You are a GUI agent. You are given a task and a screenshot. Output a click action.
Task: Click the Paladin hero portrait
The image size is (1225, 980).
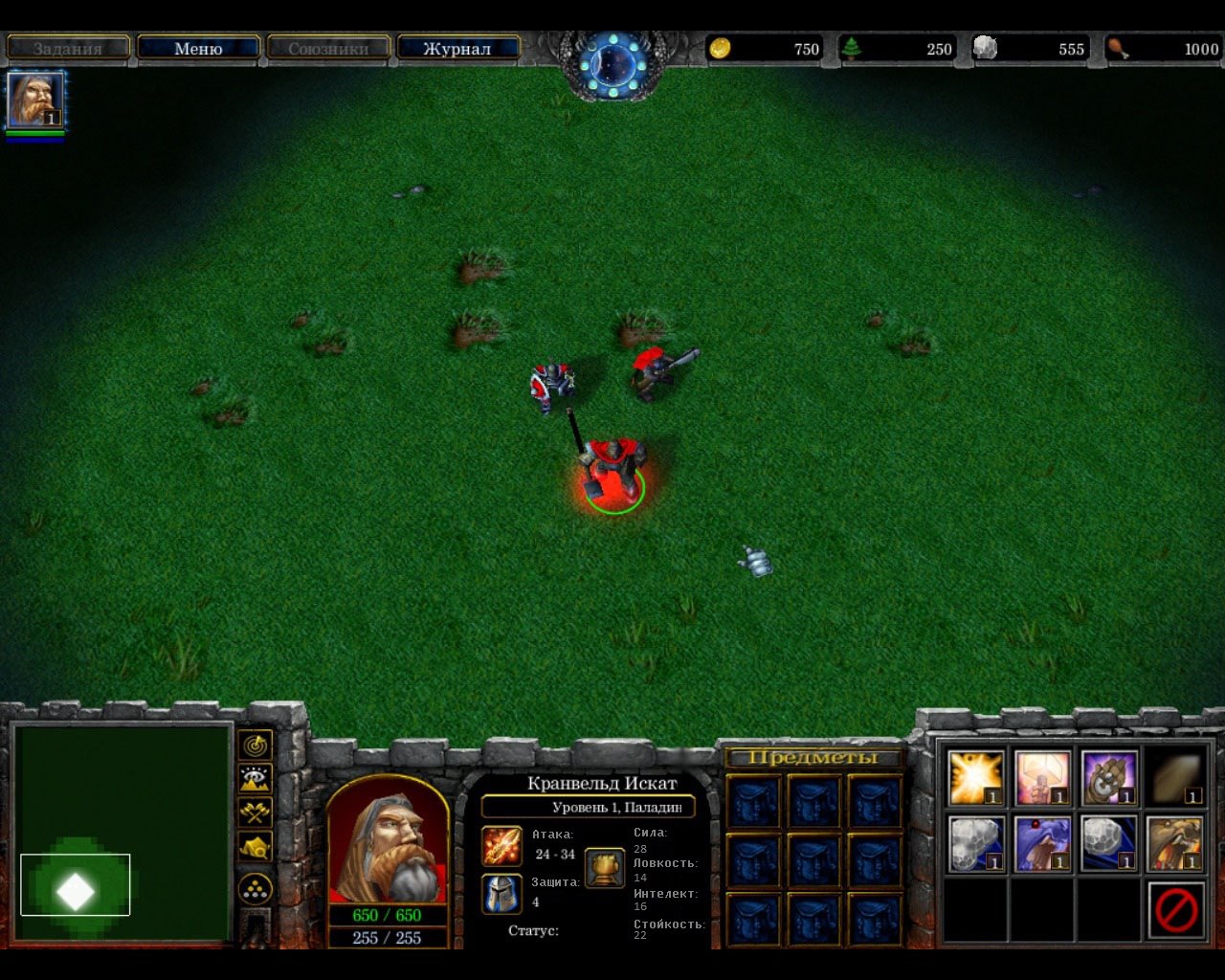coord(388,840)
